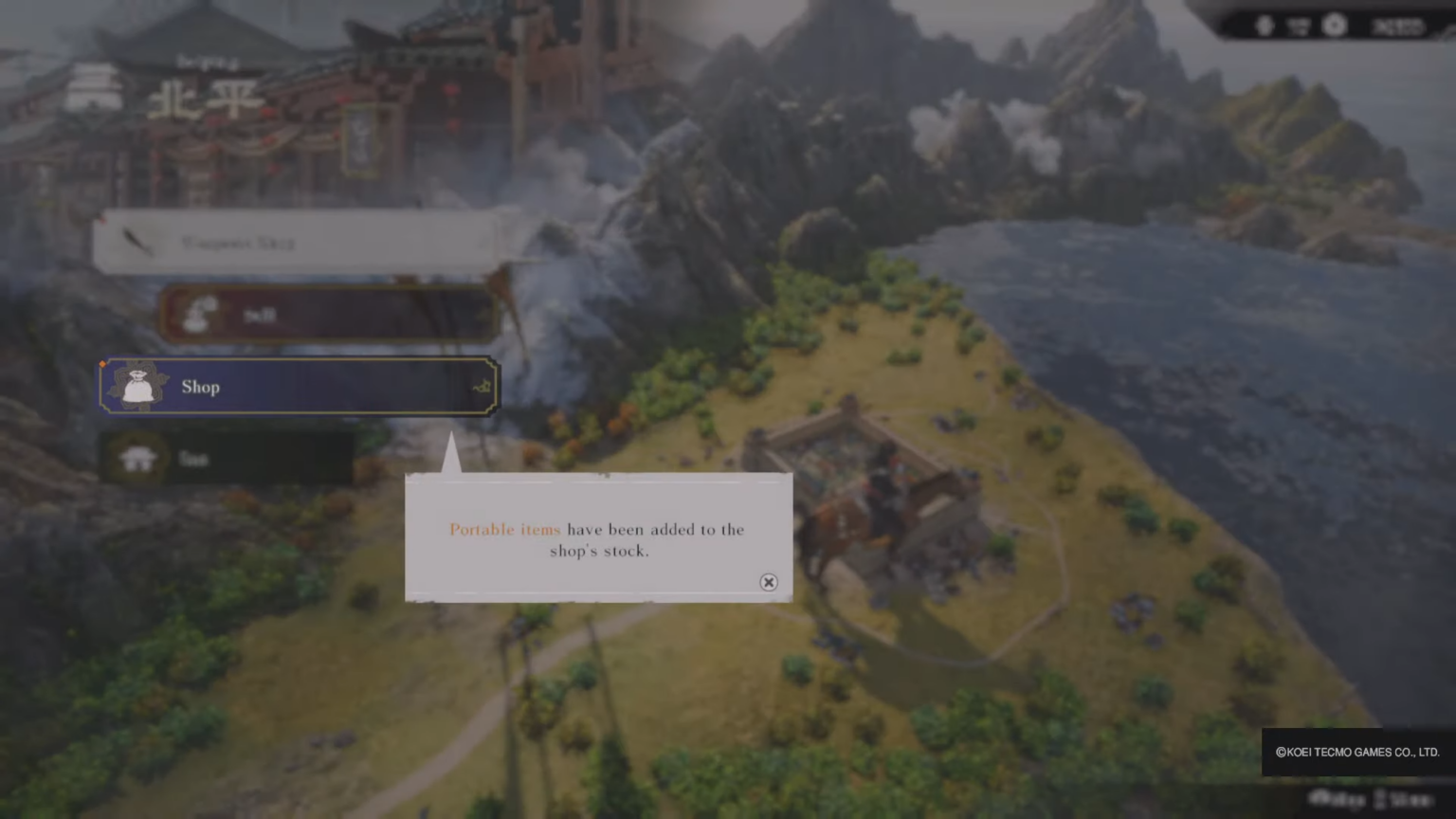The image size is (1456, 819).
Task: Dismiss the Portable items notification with the X
Action: tap(768, 582)
